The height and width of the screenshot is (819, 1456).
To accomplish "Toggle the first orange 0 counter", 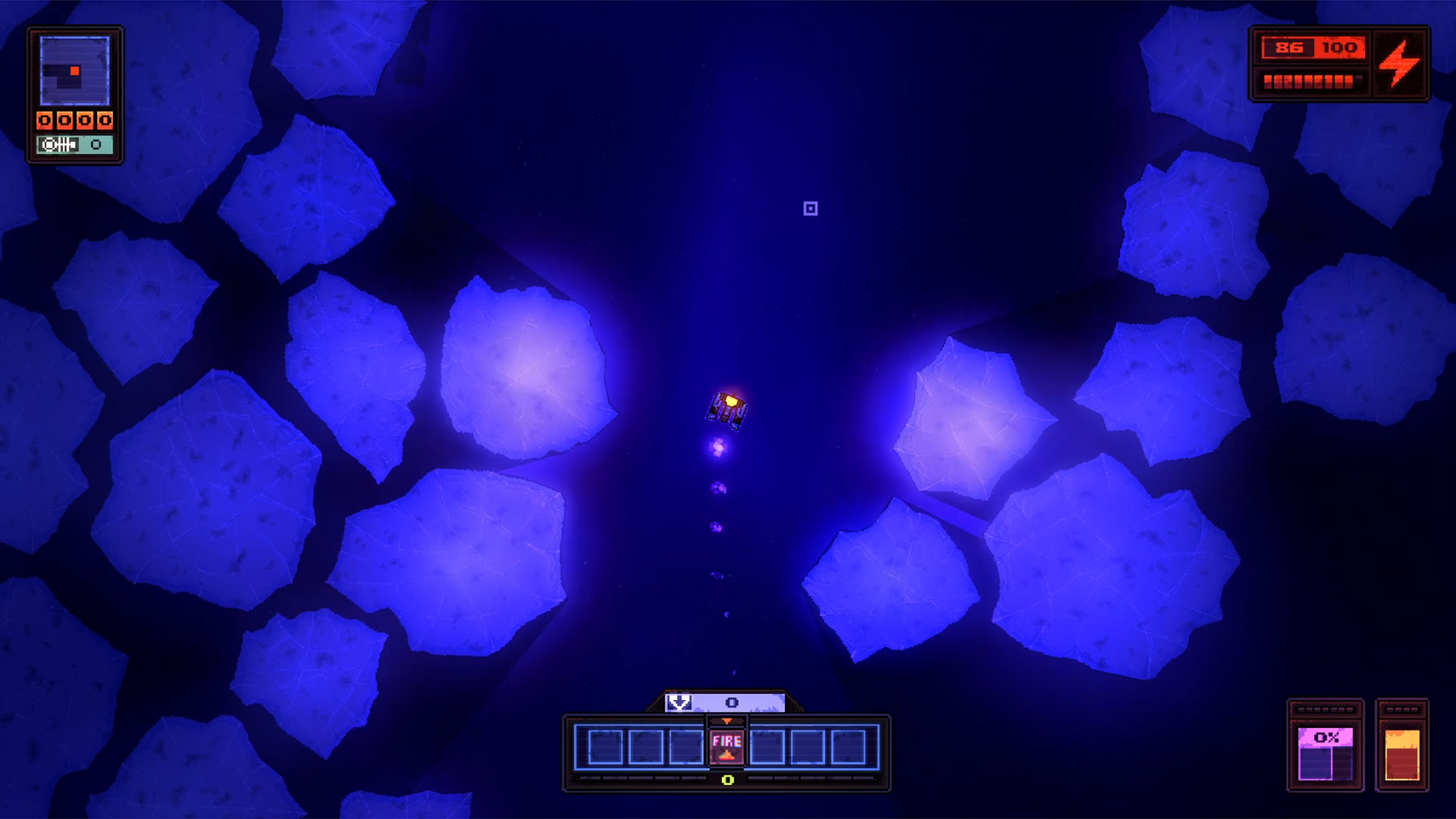I will 45,120.
